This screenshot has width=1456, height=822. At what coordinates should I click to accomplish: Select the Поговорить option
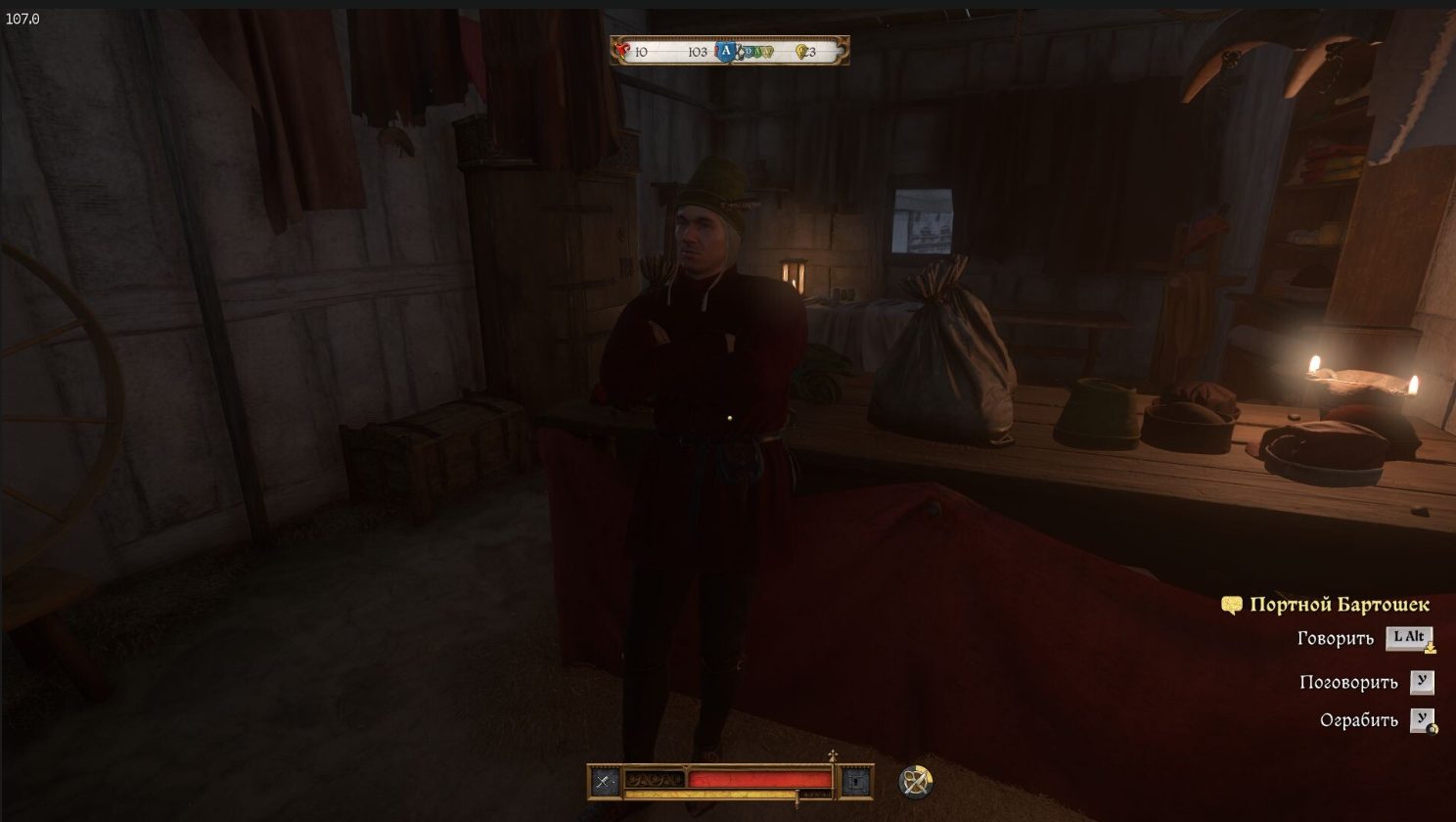[1348, 683]
